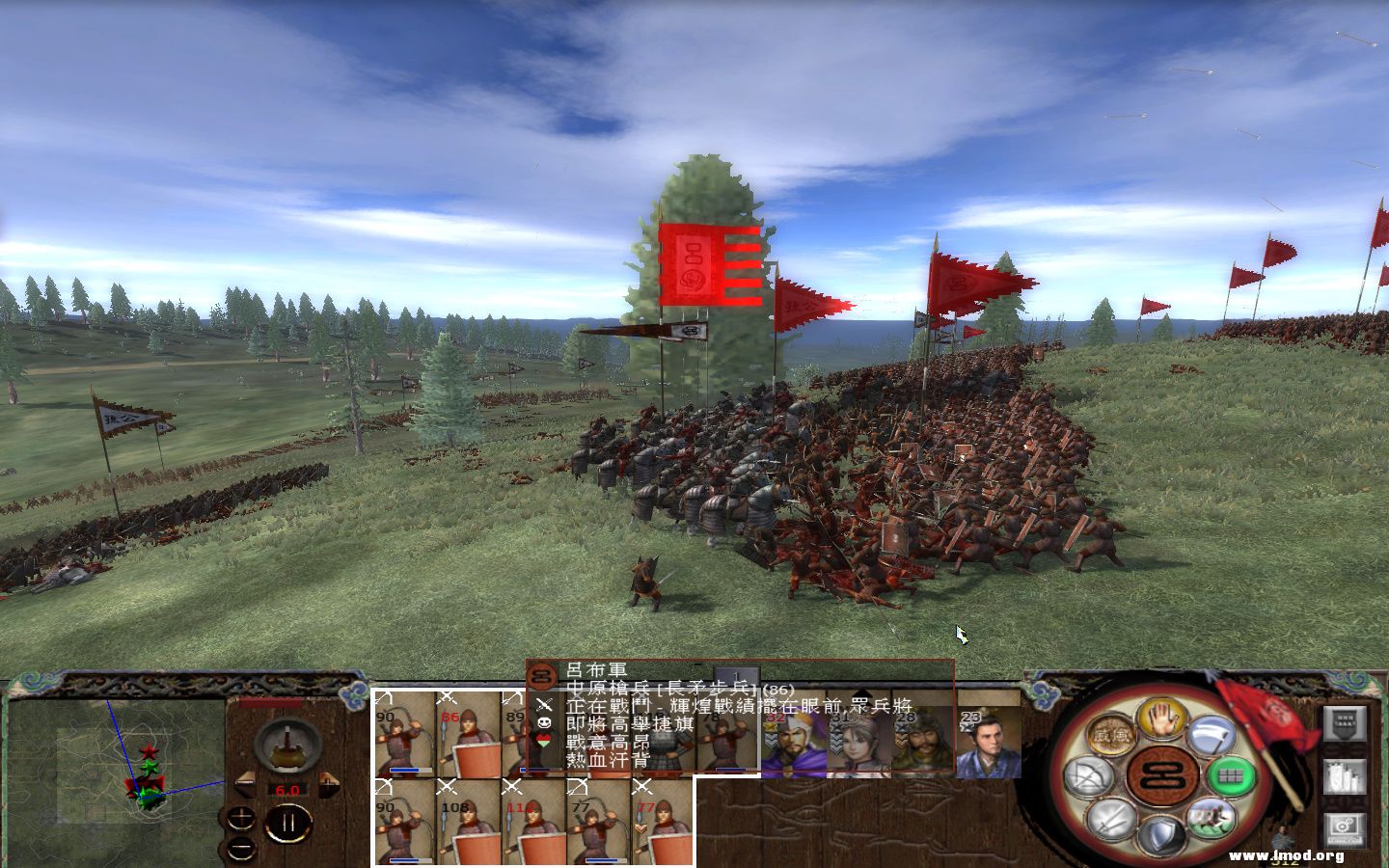
Task: Zoom the minimap with the plus button
Action: pyautogui.click(x=241, y=818)
